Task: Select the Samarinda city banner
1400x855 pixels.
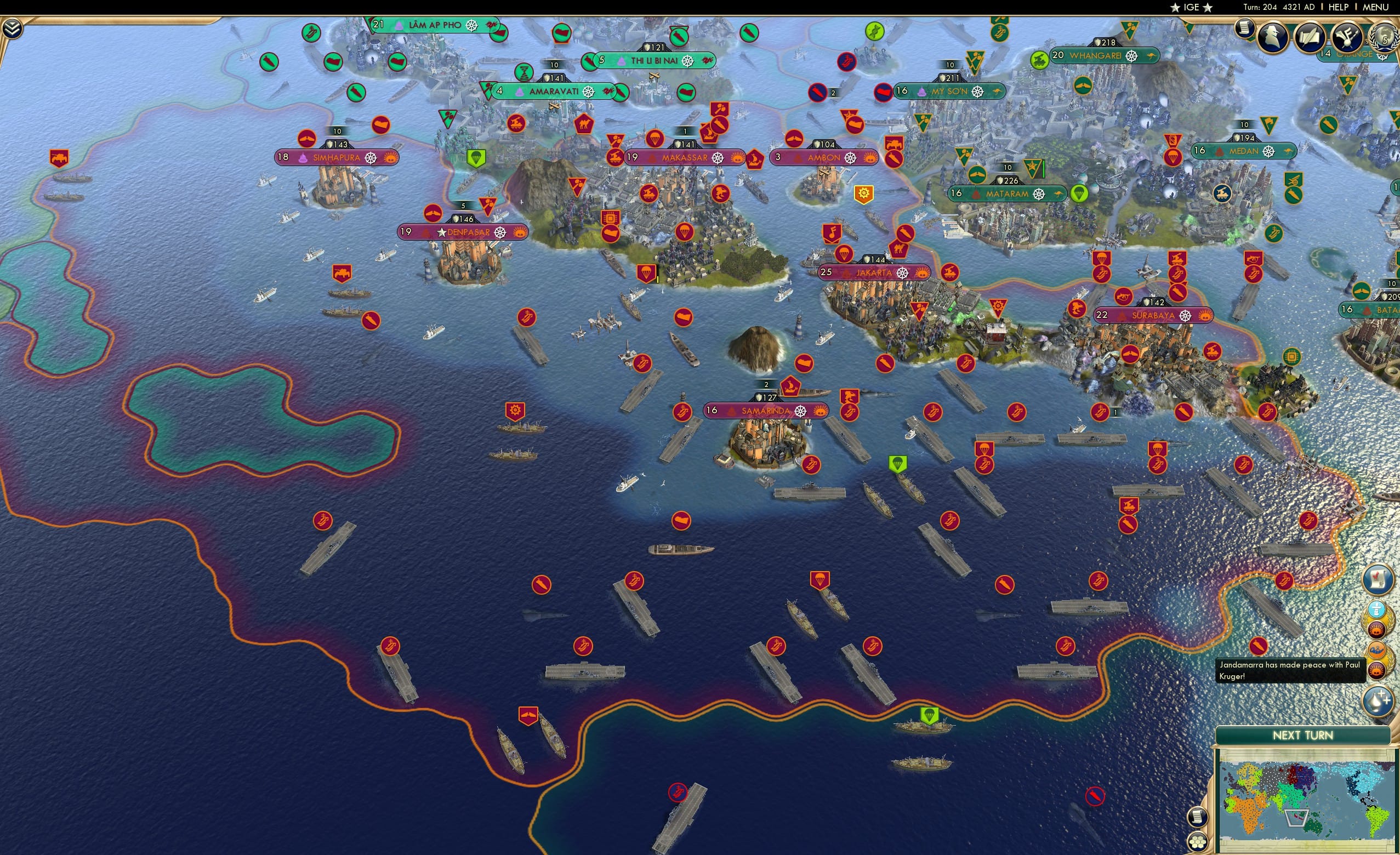Action: pyautogui.click(x=766, y=410)
